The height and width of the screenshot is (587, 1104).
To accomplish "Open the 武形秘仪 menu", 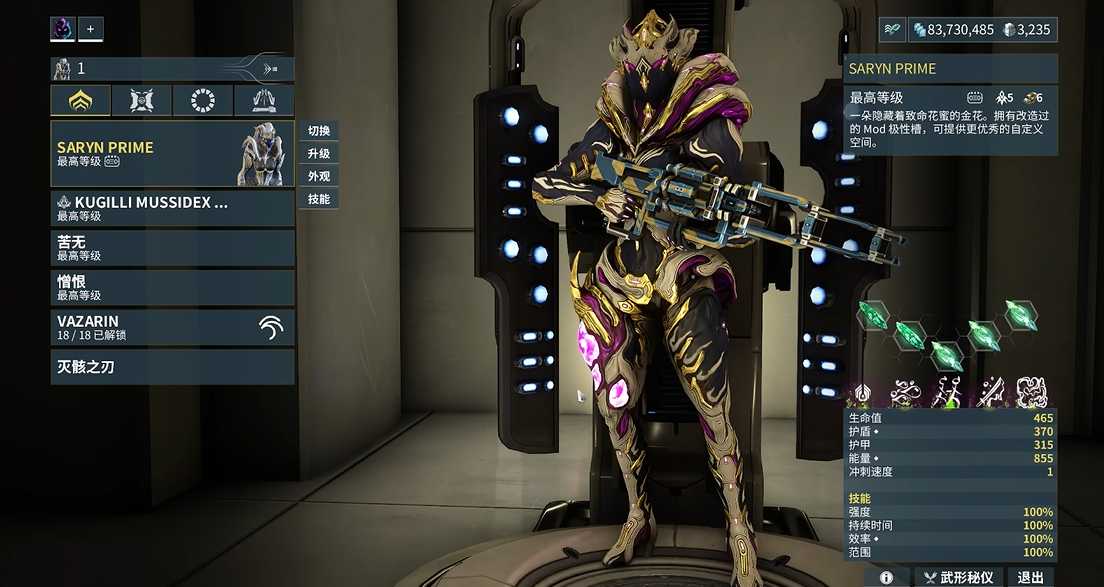I will pos(958,577).
